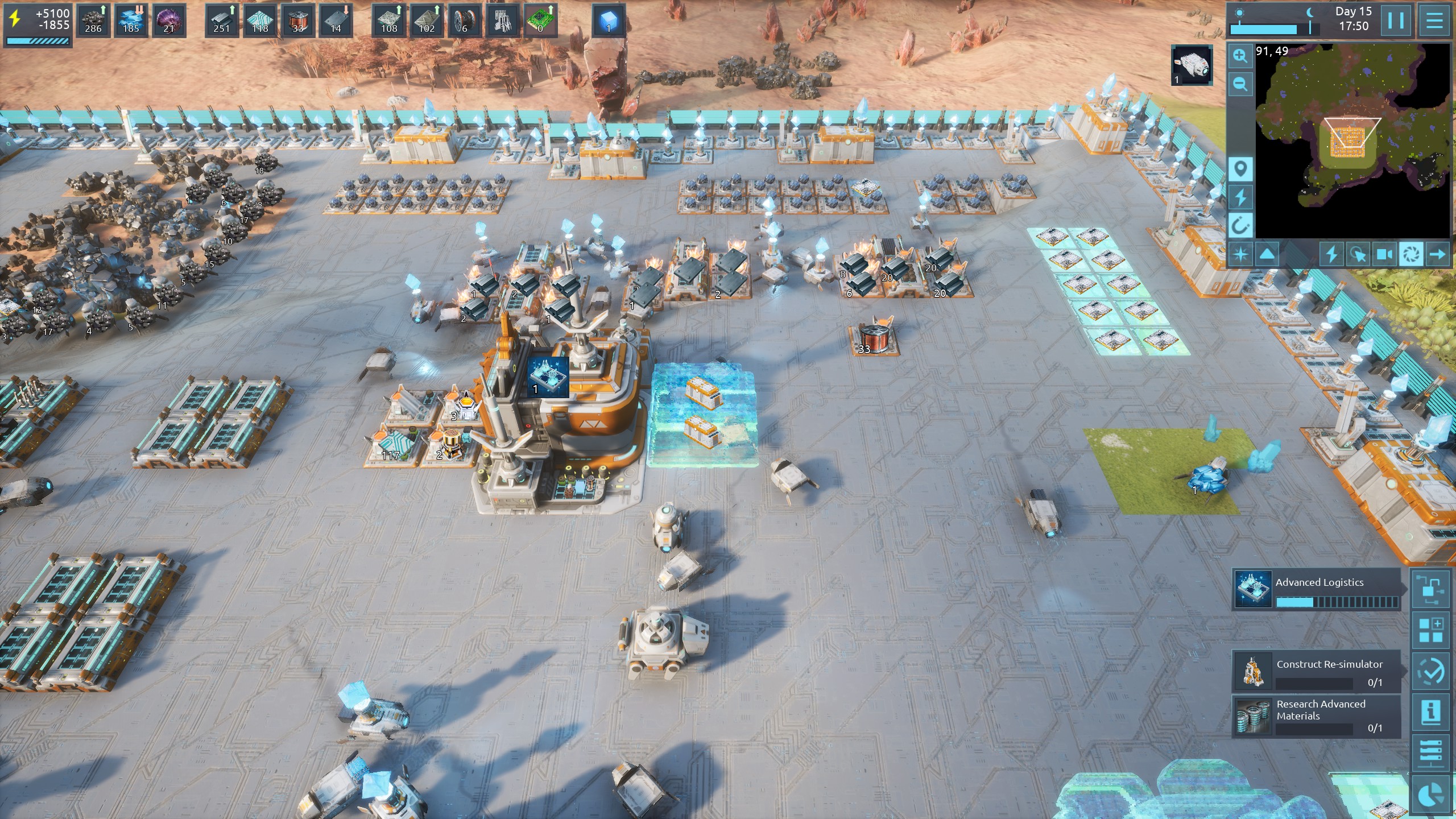
Task: Pause the game simulation
Action: 1396,20
